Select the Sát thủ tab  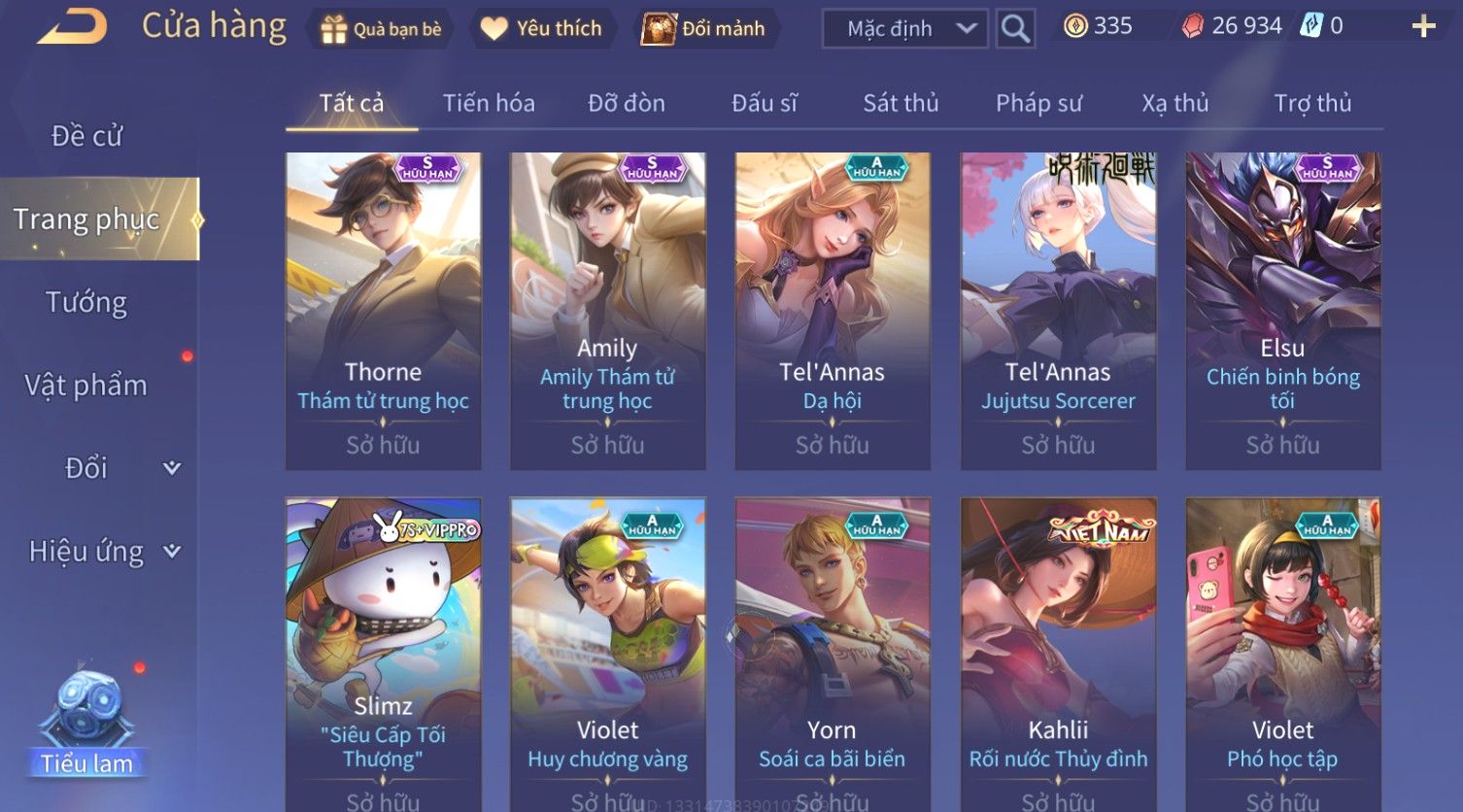(901, 103)
